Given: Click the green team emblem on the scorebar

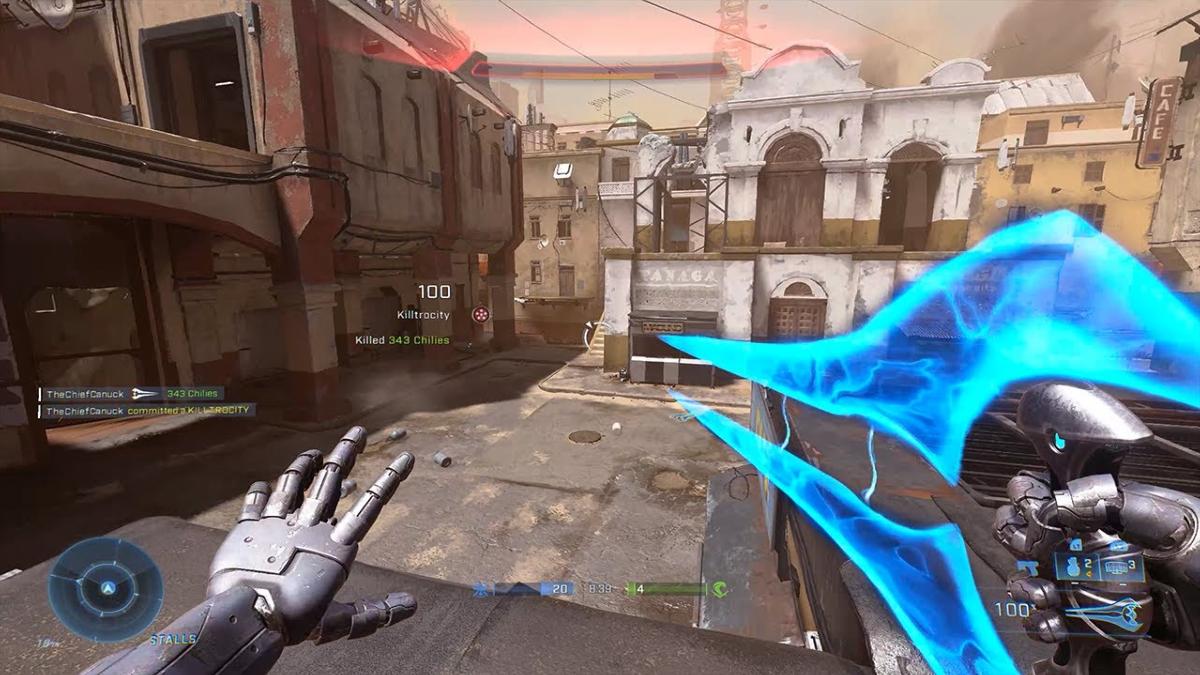Looking at the screenshot, I should (718, 589).
